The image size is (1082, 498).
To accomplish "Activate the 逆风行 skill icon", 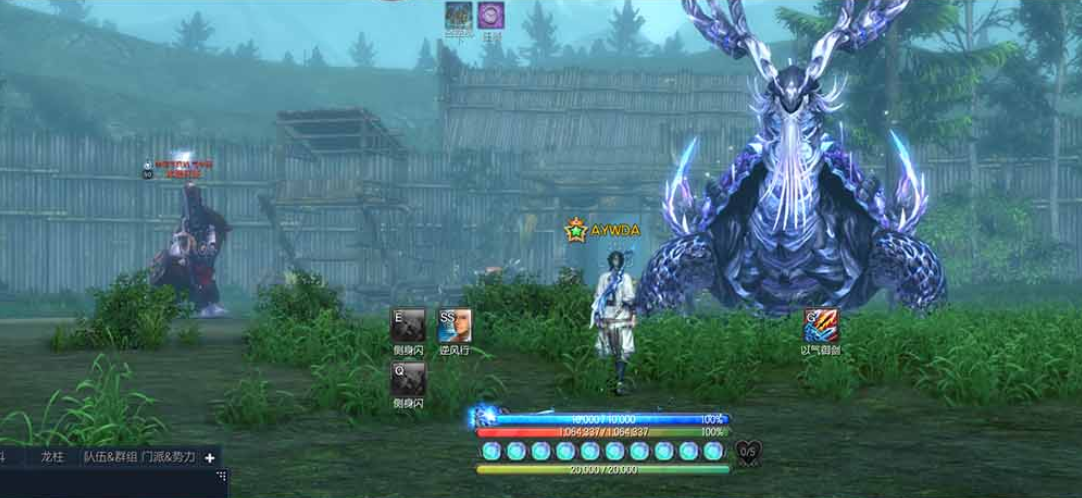I will (x=454, y=325).
